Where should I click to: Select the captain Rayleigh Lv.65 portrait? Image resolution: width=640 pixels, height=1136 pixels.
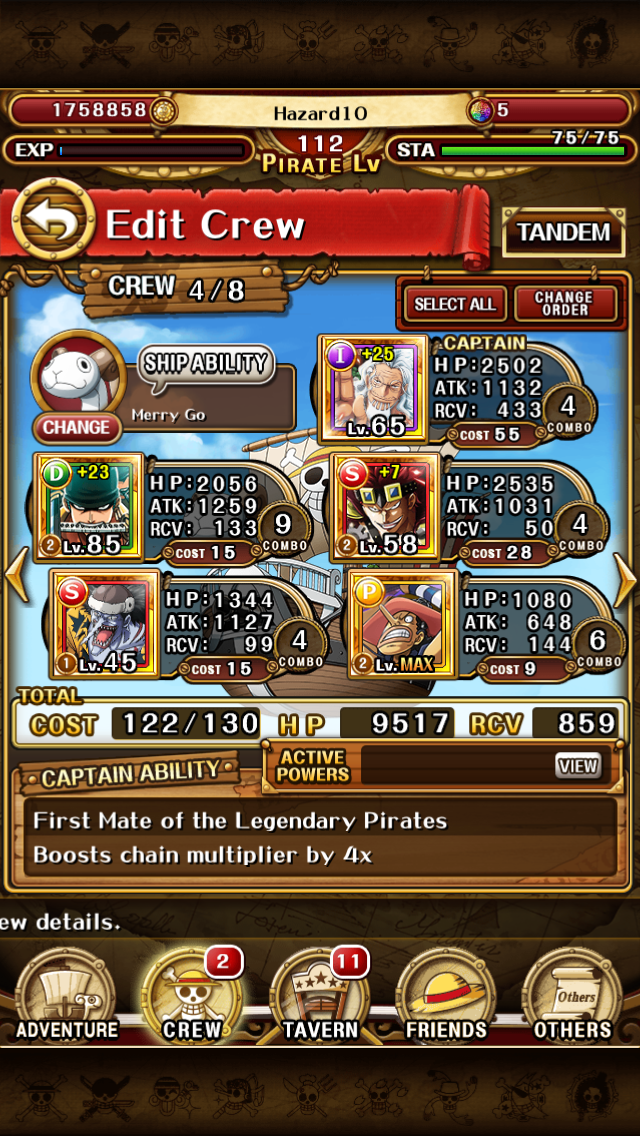click(x=370, y=387)
